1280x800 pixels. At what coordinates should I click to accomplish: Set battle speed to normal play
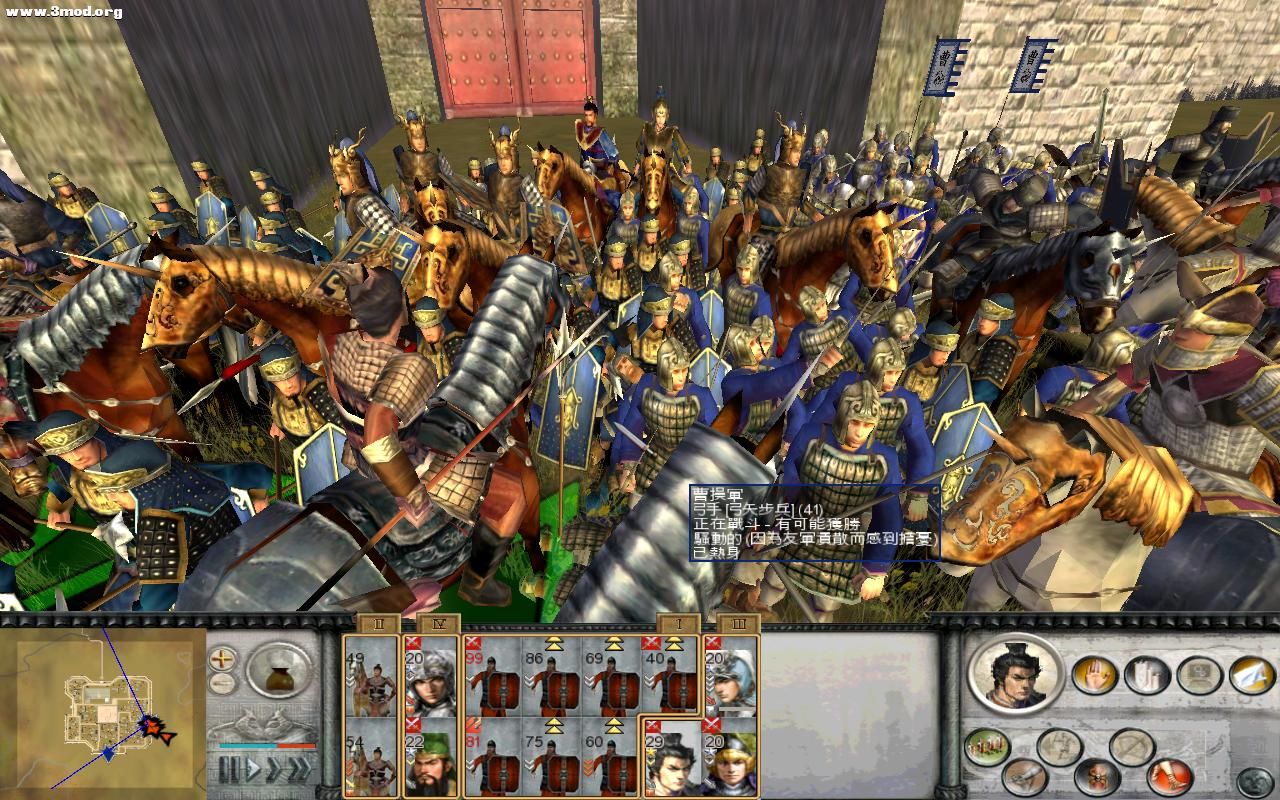(254, 769)
